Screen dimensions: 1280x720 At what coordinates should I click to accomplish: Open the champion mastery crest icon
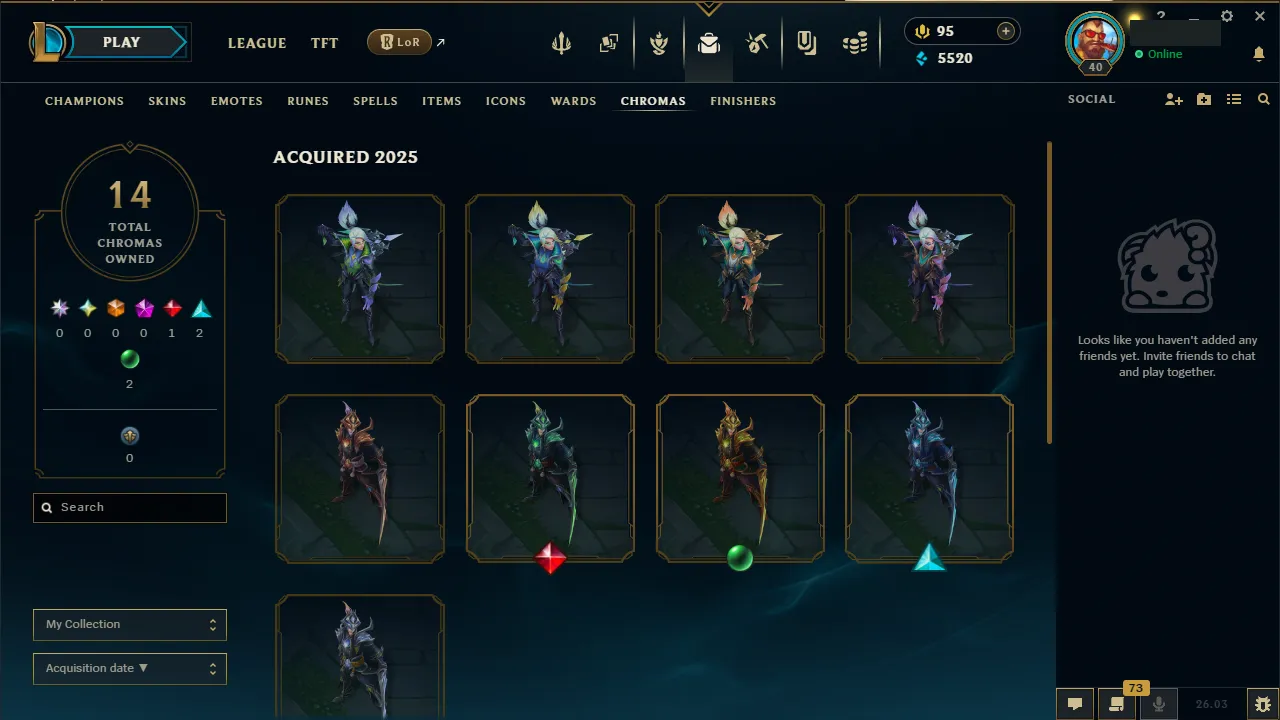(x=660, y=42)
